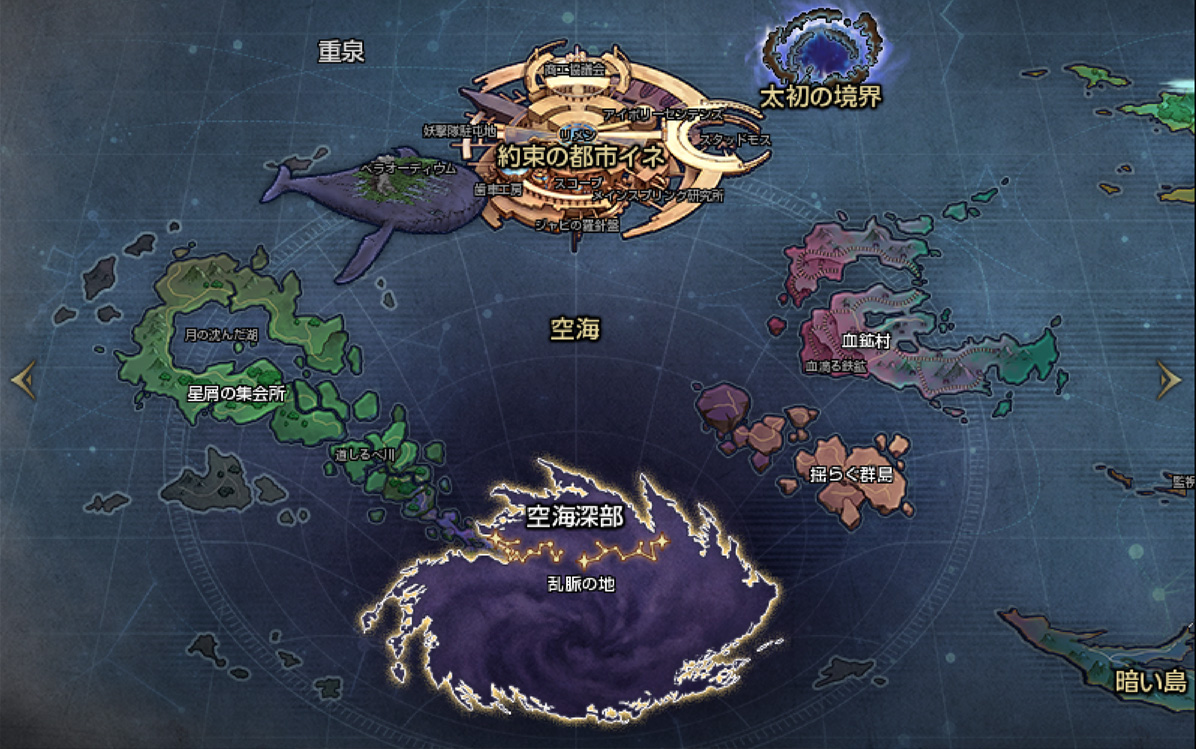
Task: Select the ジャビの羅針盤 location
Action: tap(577, 225)
